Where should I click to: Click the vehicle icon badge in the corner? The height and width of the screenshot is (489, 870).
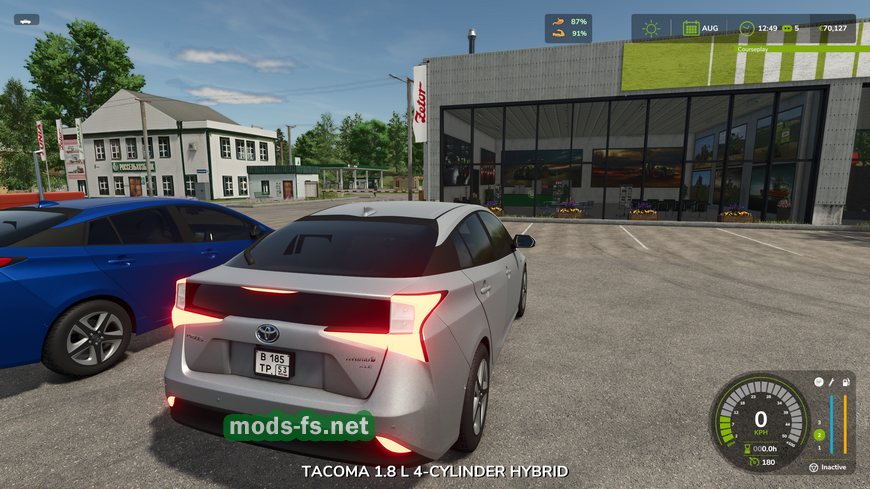pos(27,19)
